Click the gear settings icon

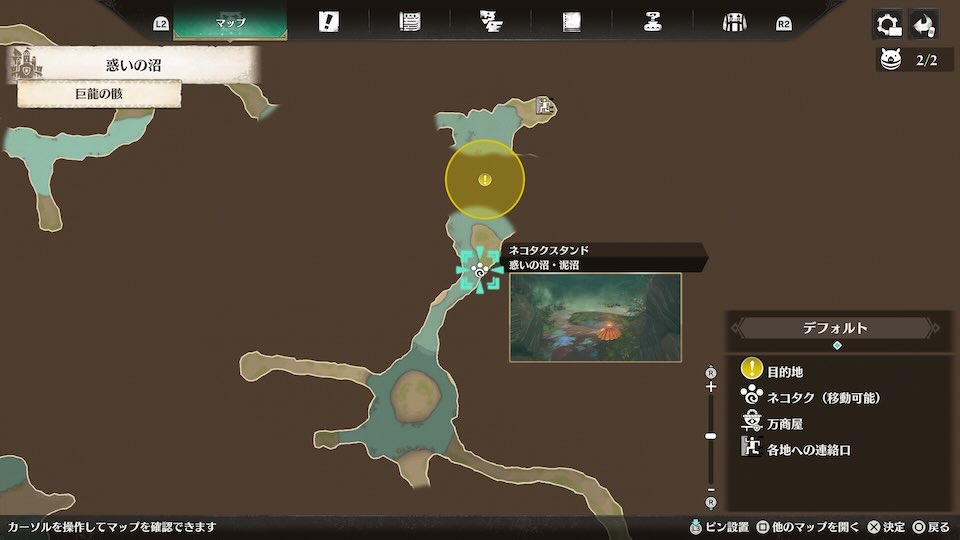[887, 24]
